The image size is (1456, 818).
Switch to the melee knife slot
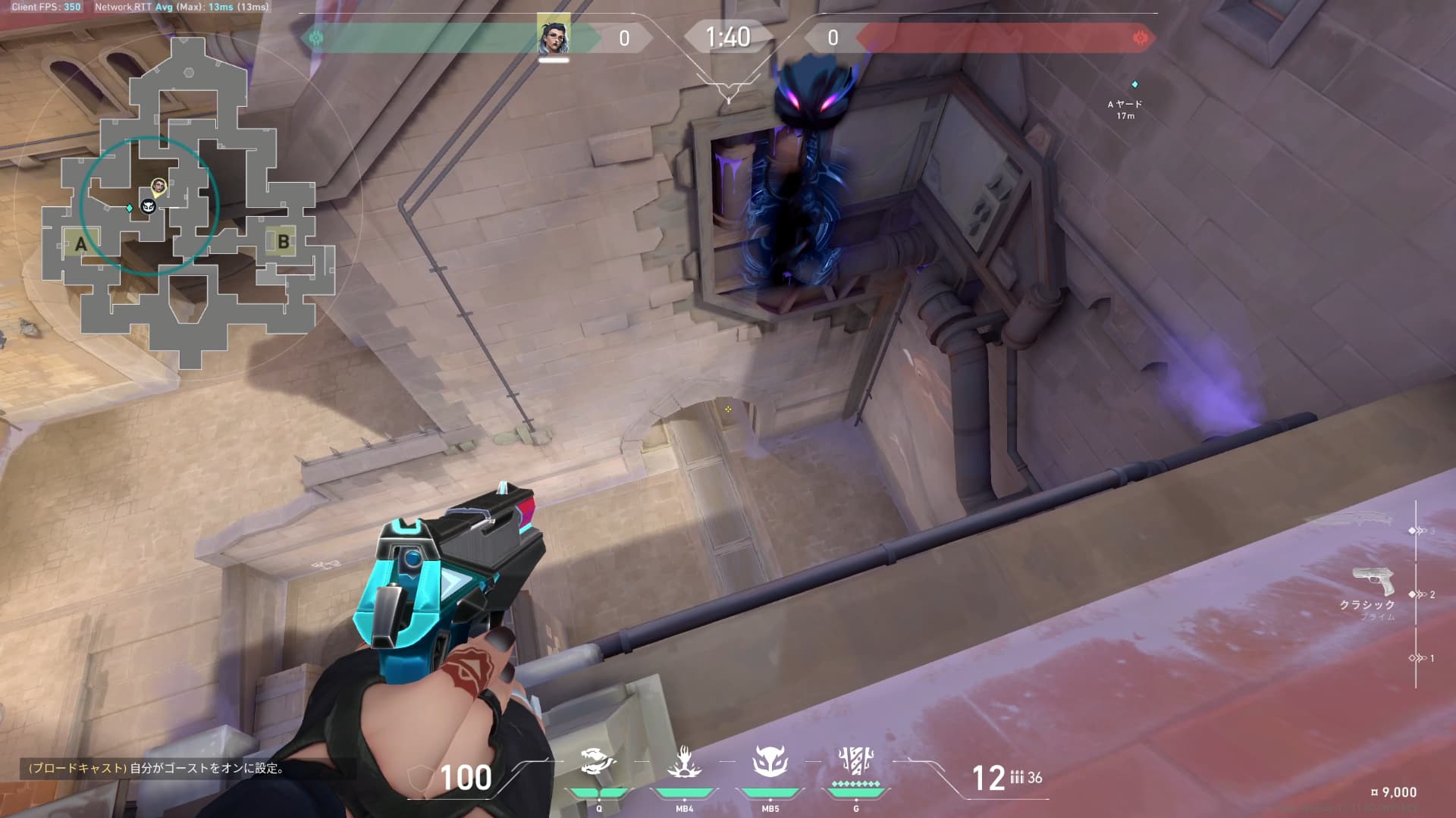pos(1350,519)
